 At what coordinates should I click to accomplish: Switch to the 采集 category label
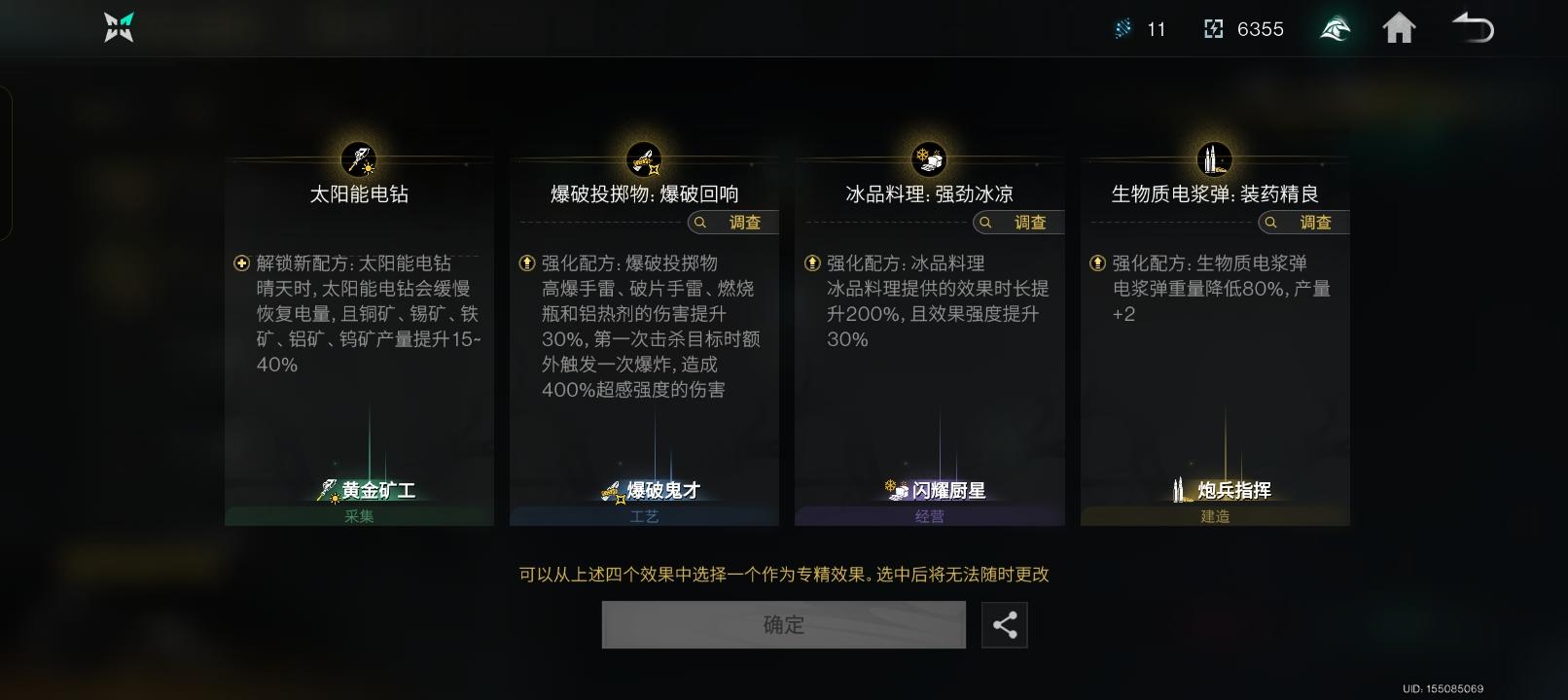click(x=359, y=516)
